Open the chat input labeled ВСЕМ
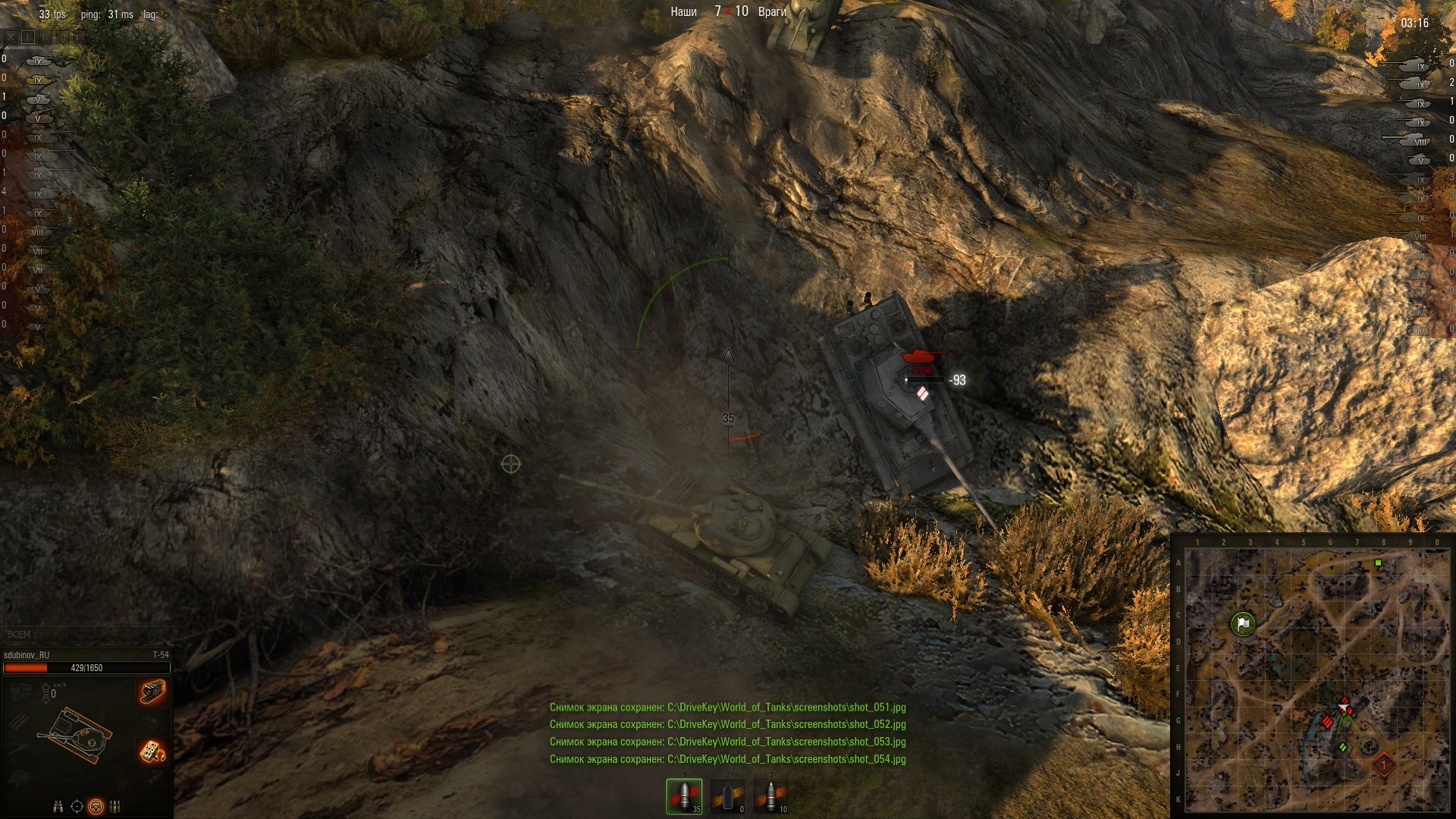This screenshot has width=1456, height=819. (86, 635)
